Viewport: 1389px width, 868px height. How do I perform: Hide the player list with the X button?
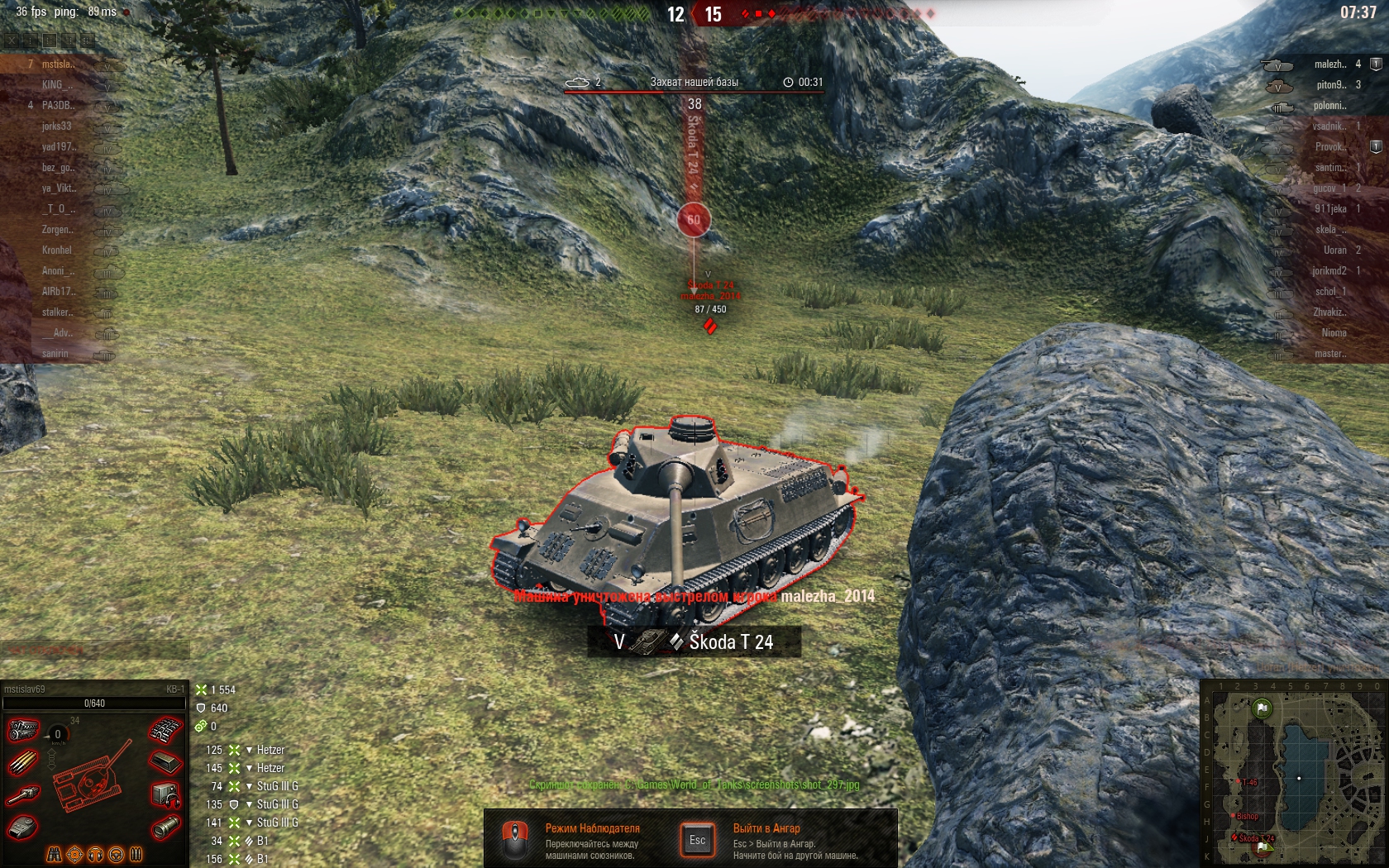click(11, 39)
